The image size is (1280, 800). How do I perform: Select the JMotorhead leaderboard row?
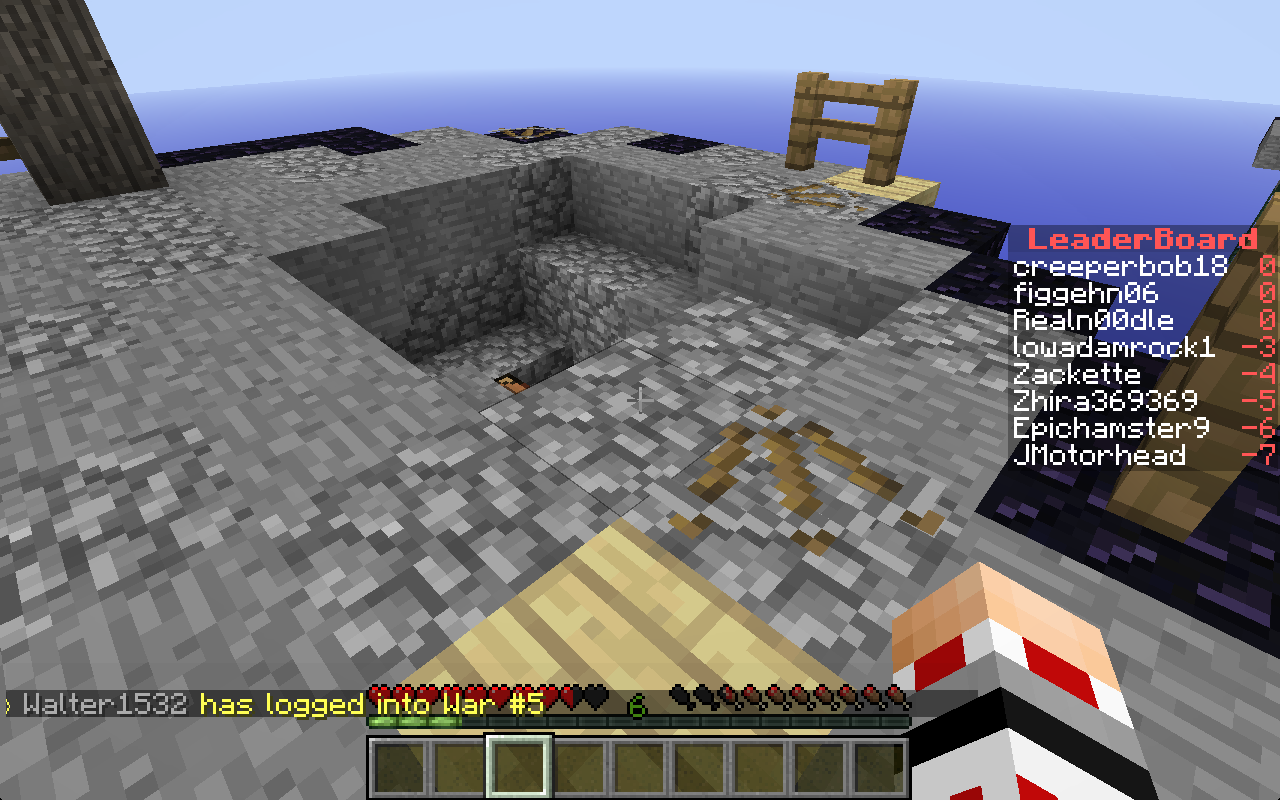point(1099,456)
